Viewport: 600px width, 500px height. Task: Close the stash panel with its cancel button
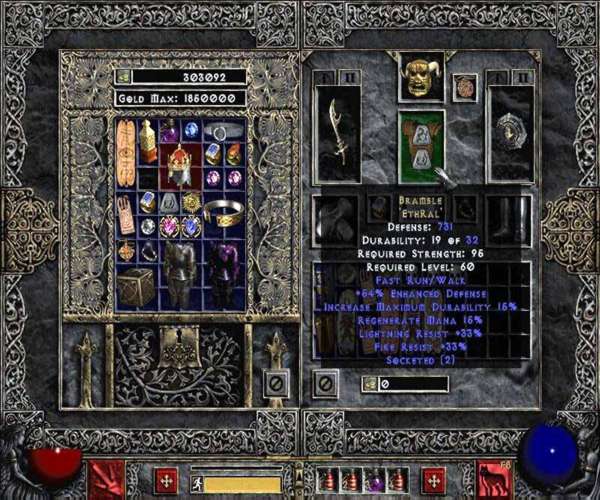tap(277, 381)
